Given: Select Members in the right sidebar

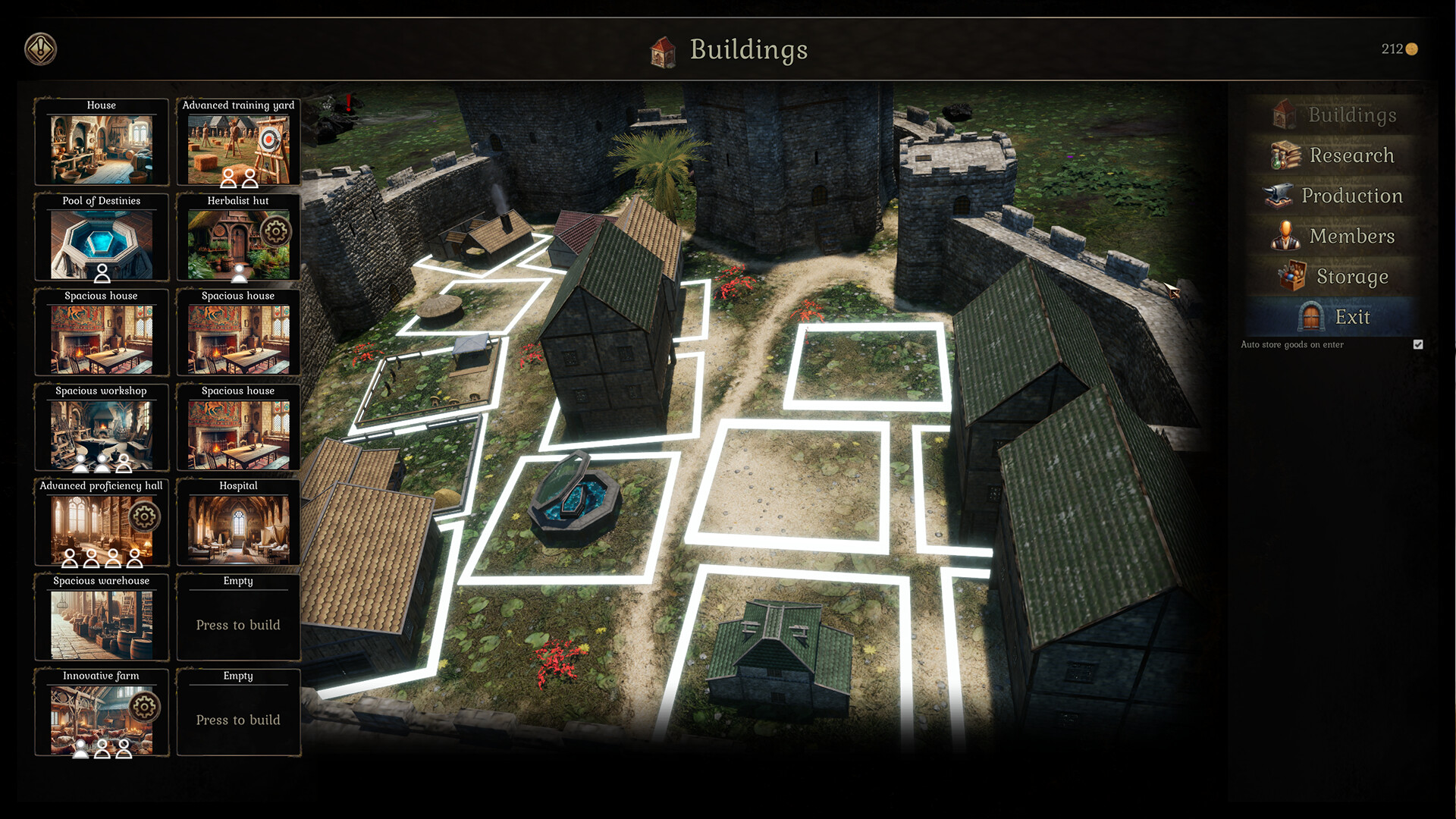Looking at the screenshot, I should [x=1351, y=236].
